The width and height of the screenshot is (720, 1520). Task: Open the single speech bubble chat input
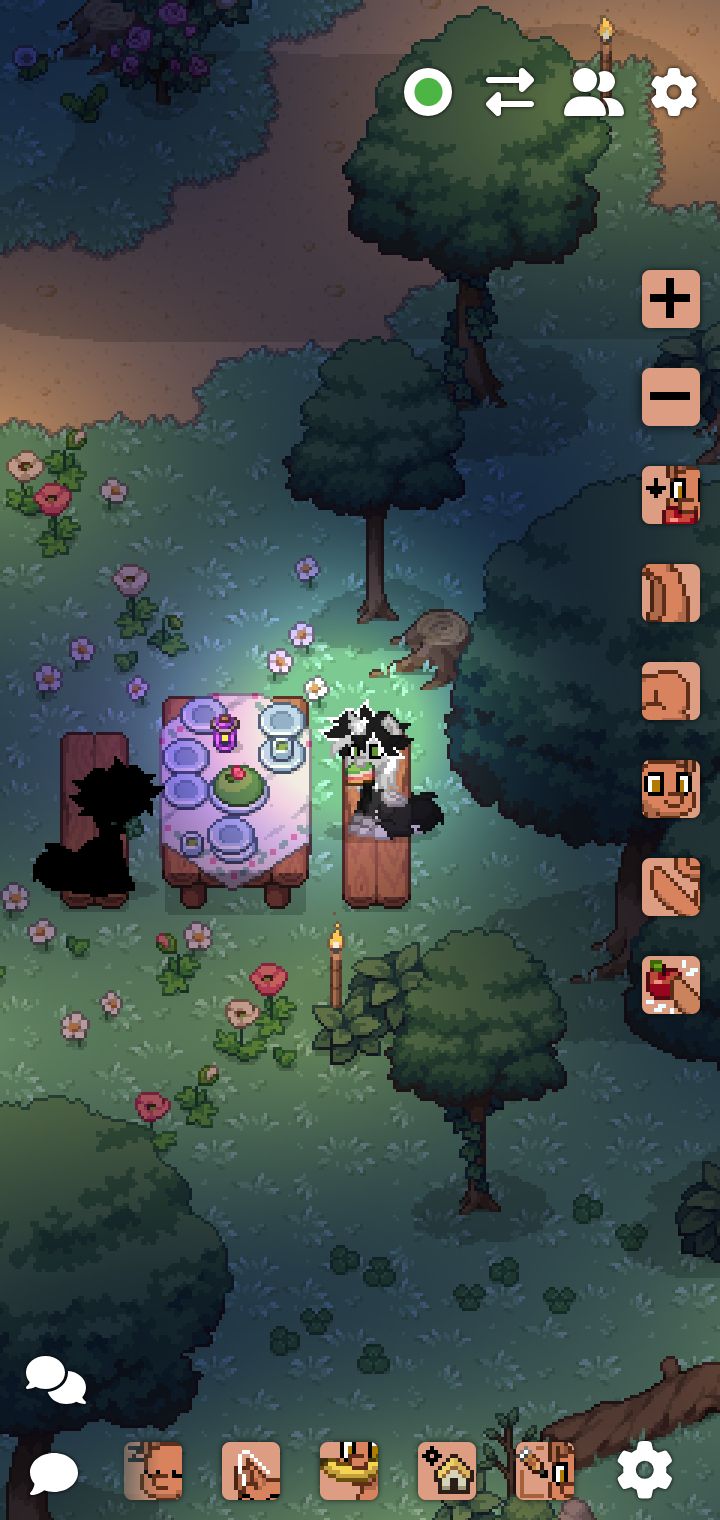(53, 1472)
